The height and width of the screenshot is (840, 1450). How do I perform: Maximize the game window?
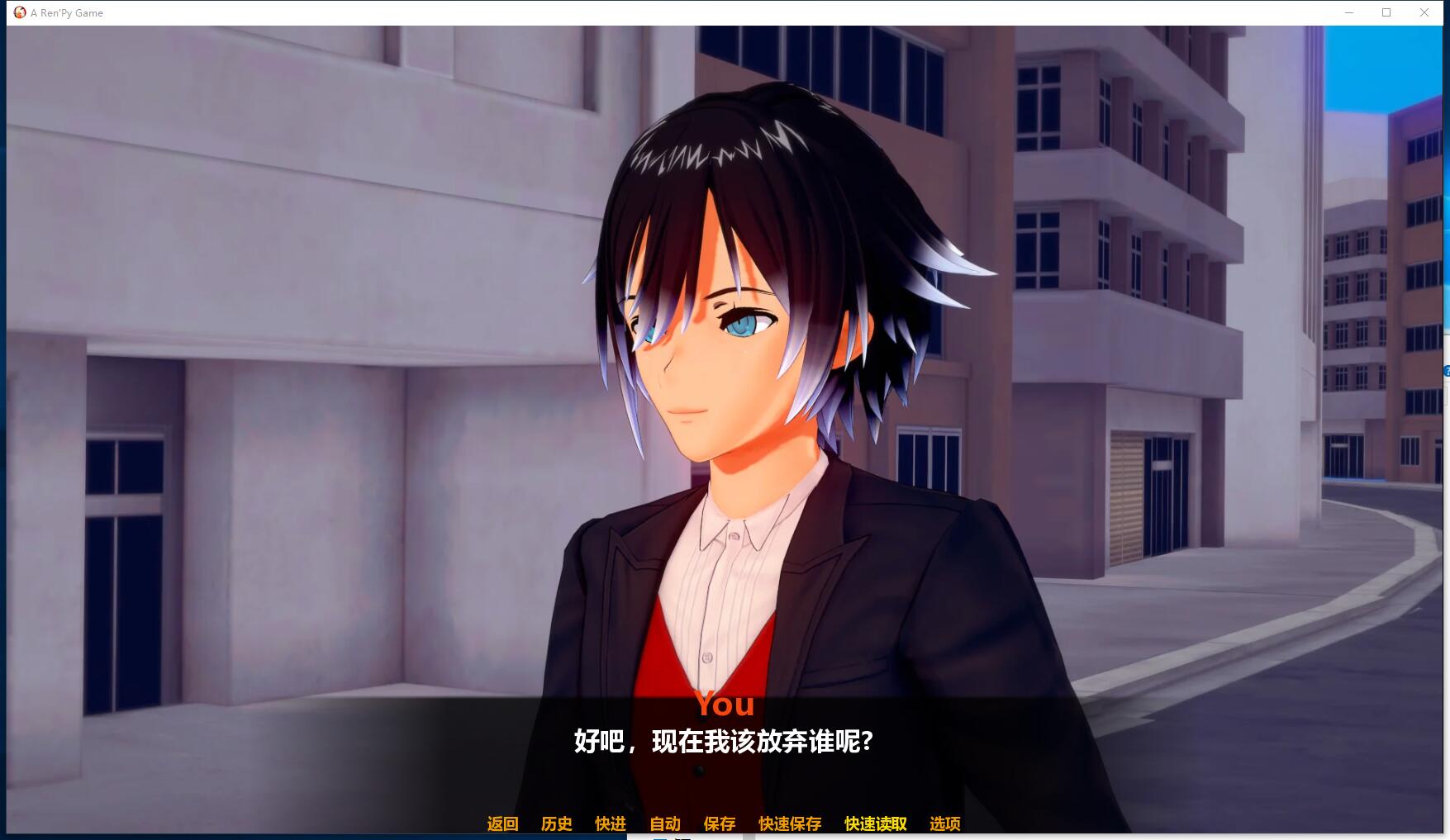[1386, 12]
